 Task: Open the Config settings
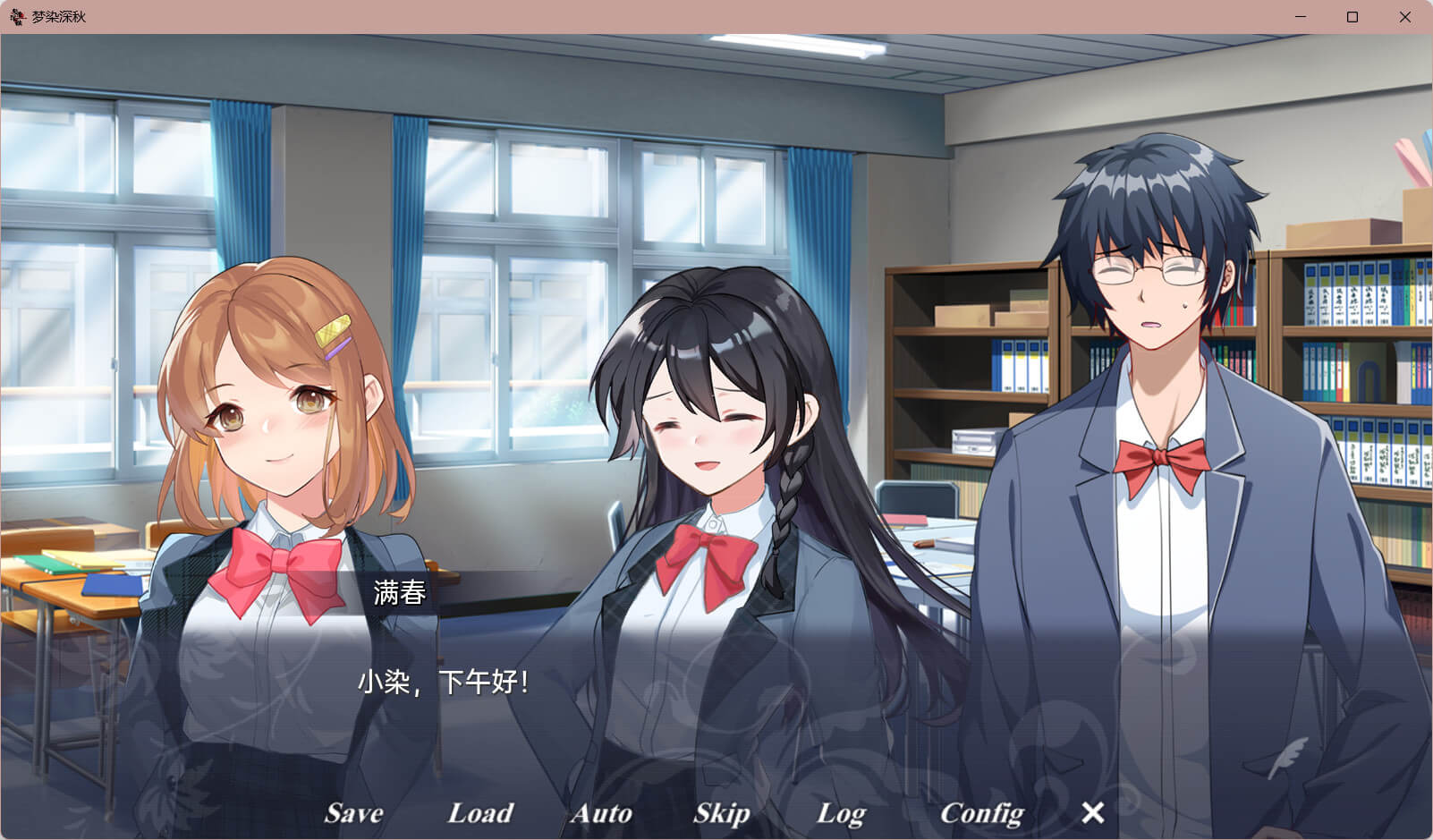981,812
